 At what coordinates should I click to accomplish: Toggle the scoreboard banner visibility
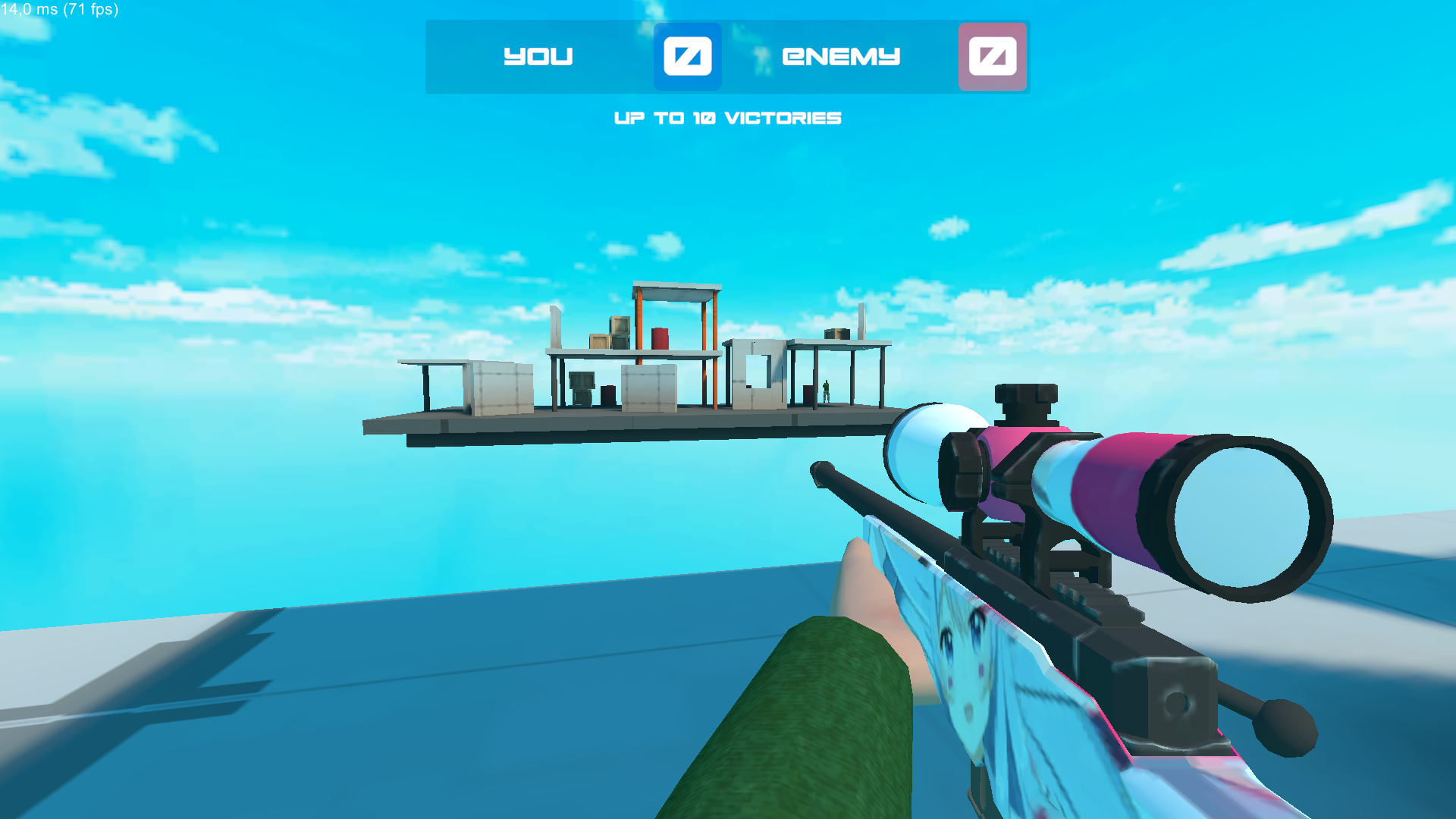click(x=726, y=57)
